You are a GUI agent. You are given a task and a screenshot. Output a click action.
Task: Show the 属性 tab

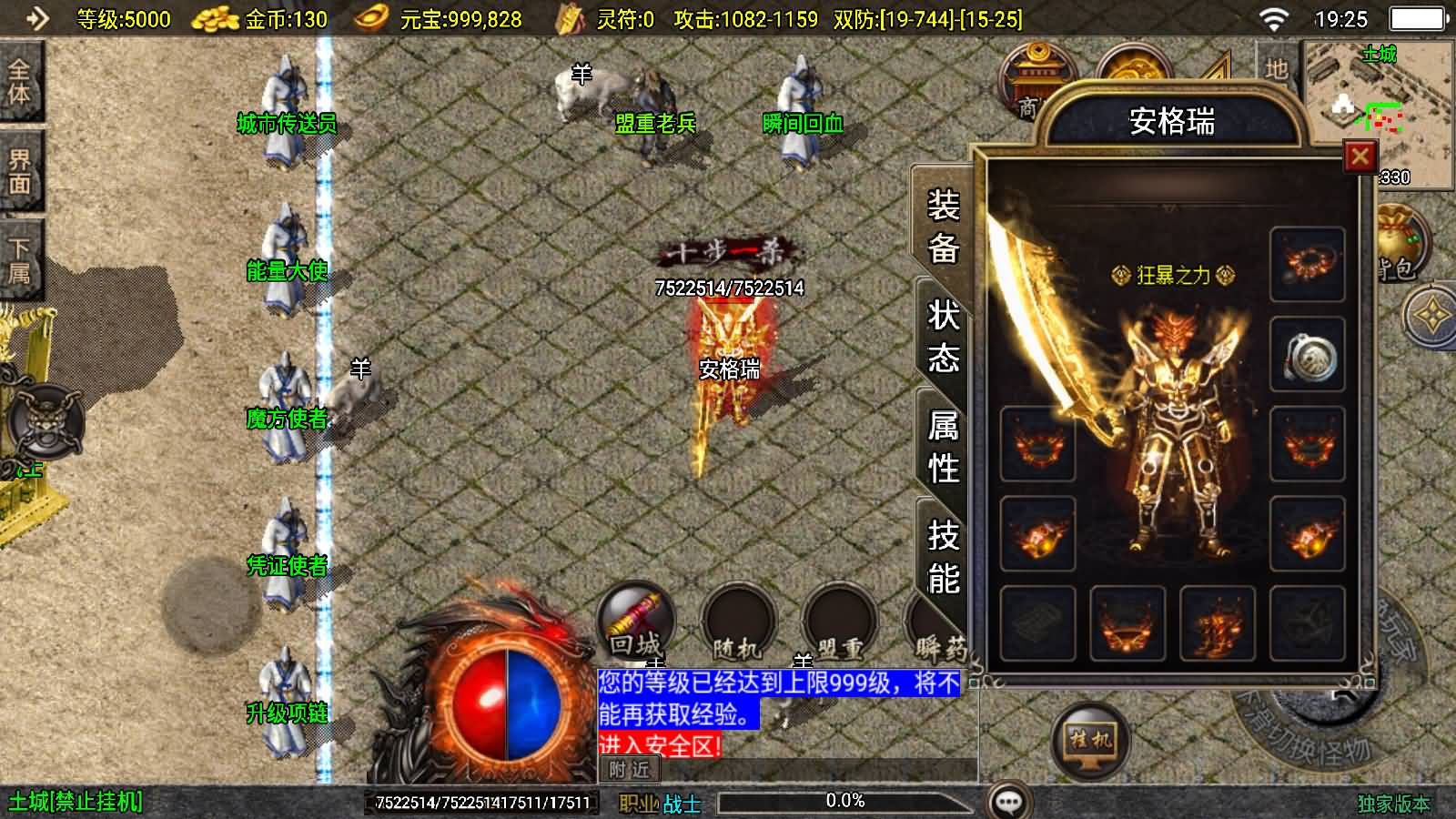944,446
